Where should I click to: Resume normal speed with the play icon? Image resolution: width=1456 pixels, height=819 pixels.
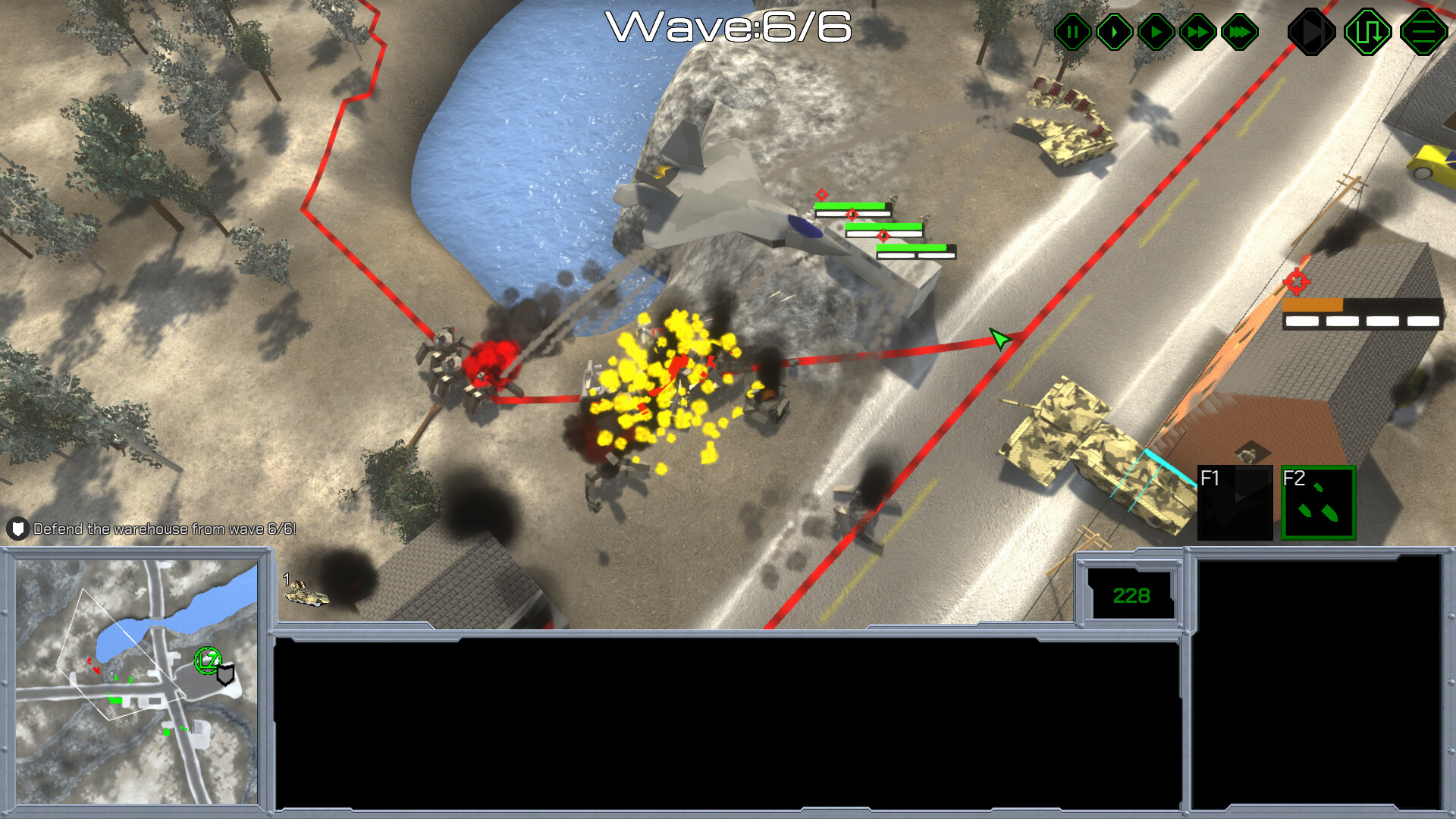point(1156,31)
